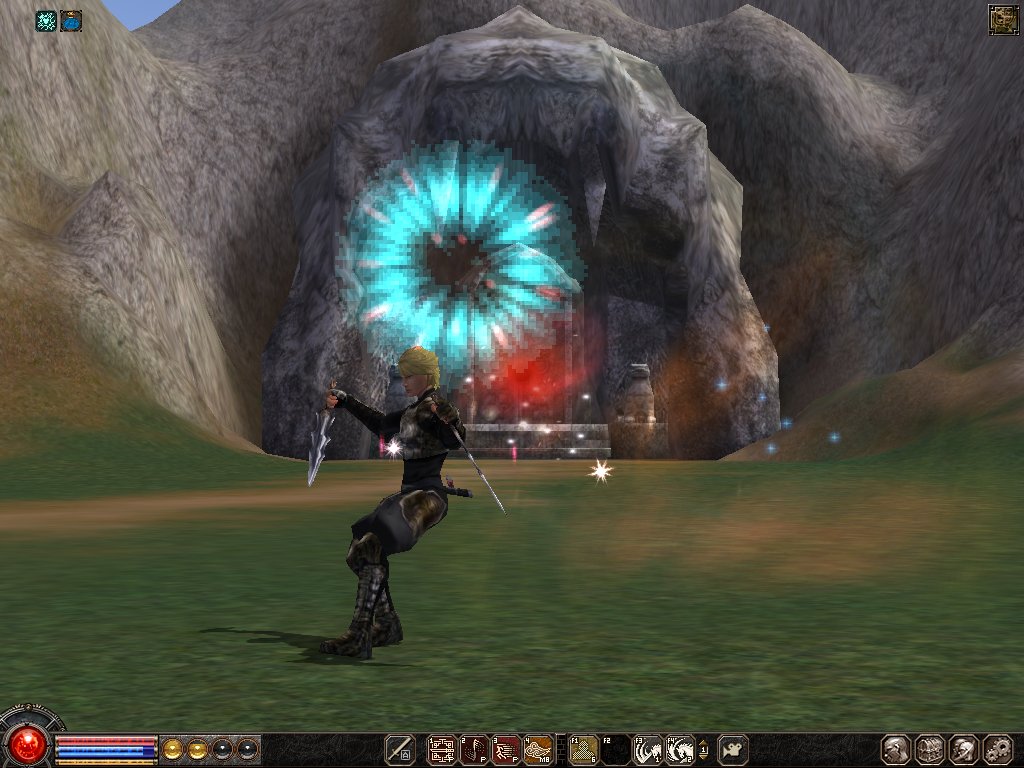The width and height of the screenshot is (1024, 768).
Task: Switch quickslot page with the up arrow
Action: click(x=703, y=741)
